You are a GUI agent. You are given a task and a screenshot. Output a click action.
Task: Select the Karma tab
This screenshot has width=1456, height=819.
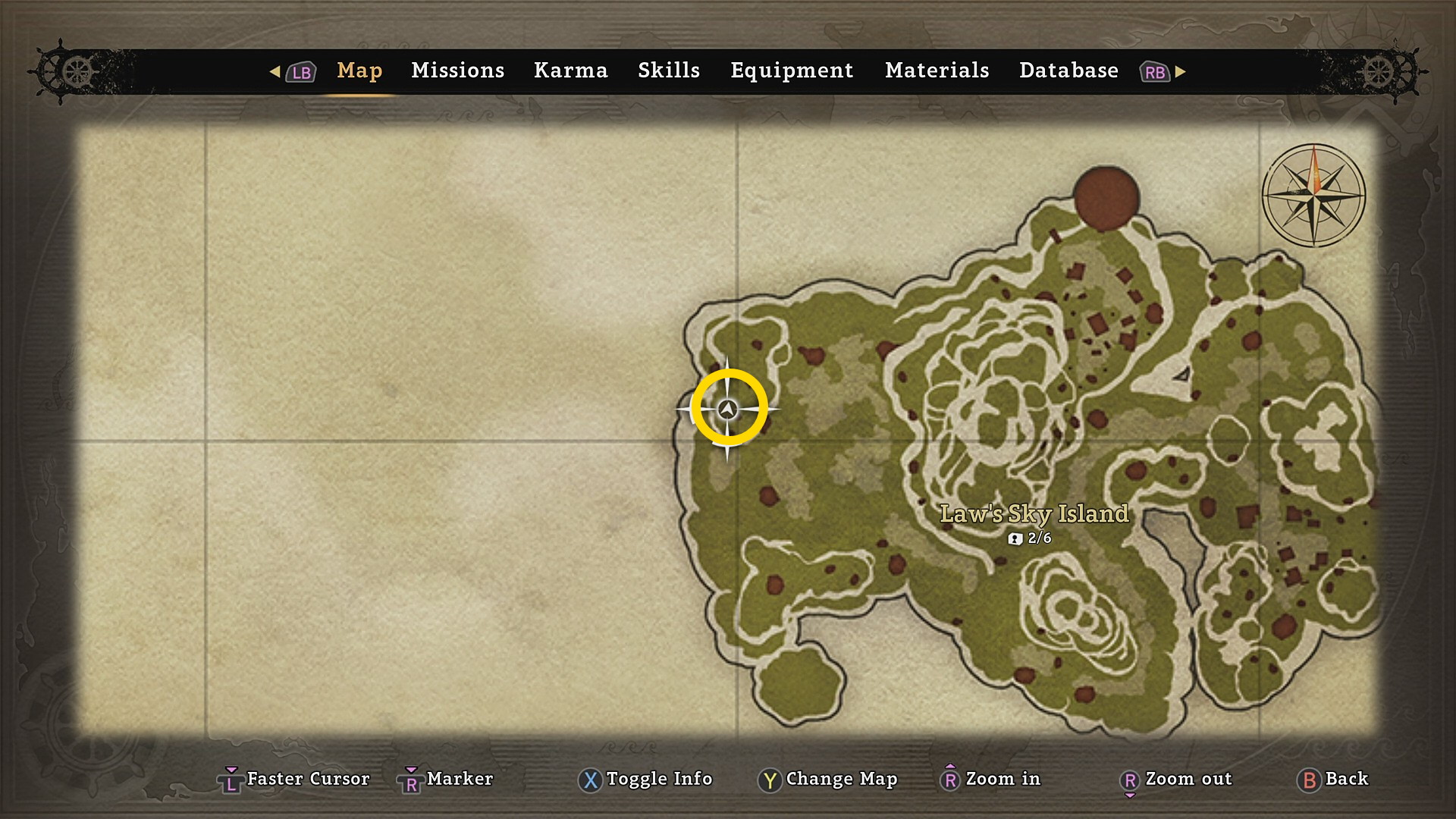click(570, 71)
